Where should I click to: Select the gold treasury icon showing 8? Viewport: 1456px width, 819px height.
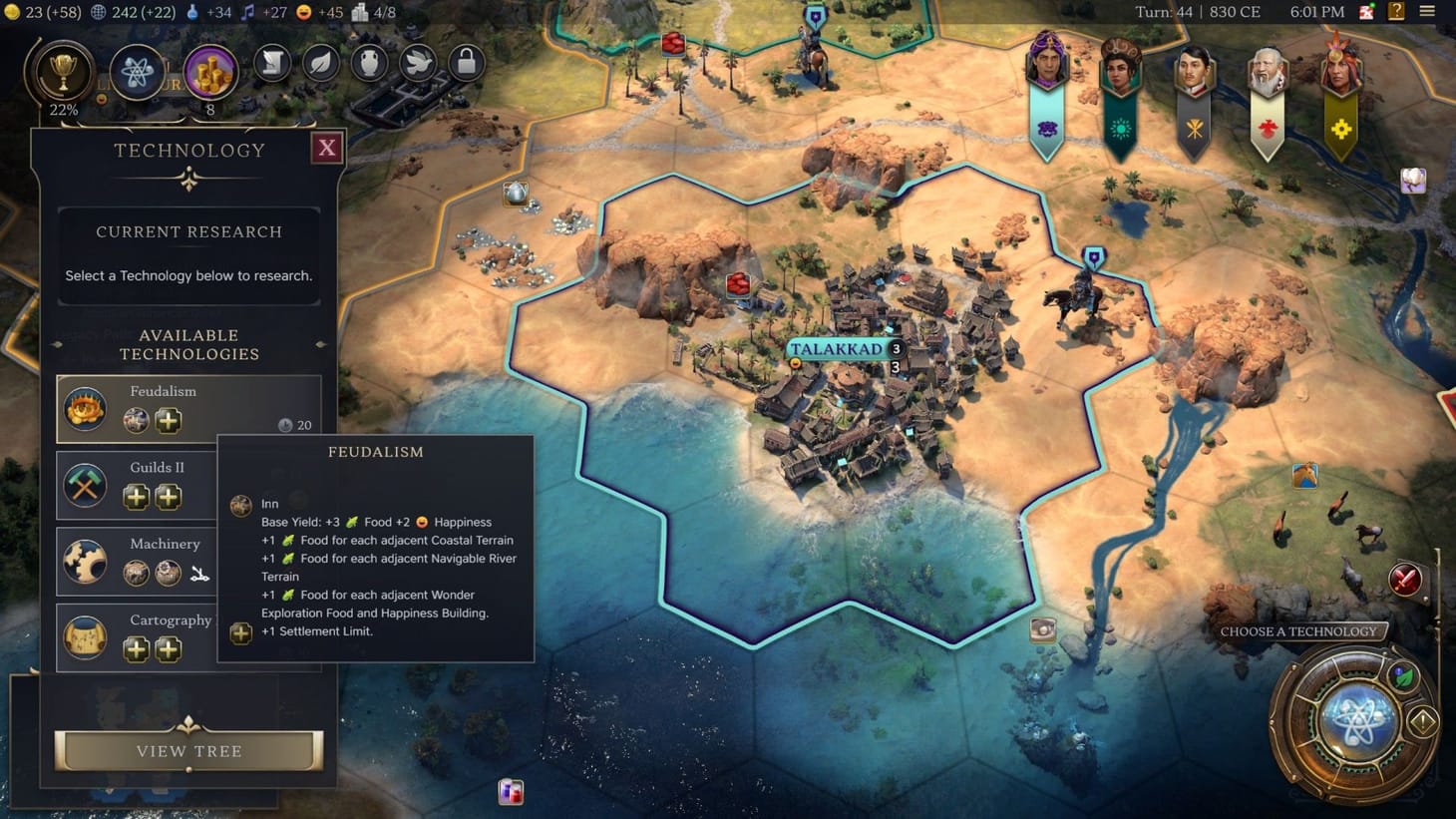210,72
